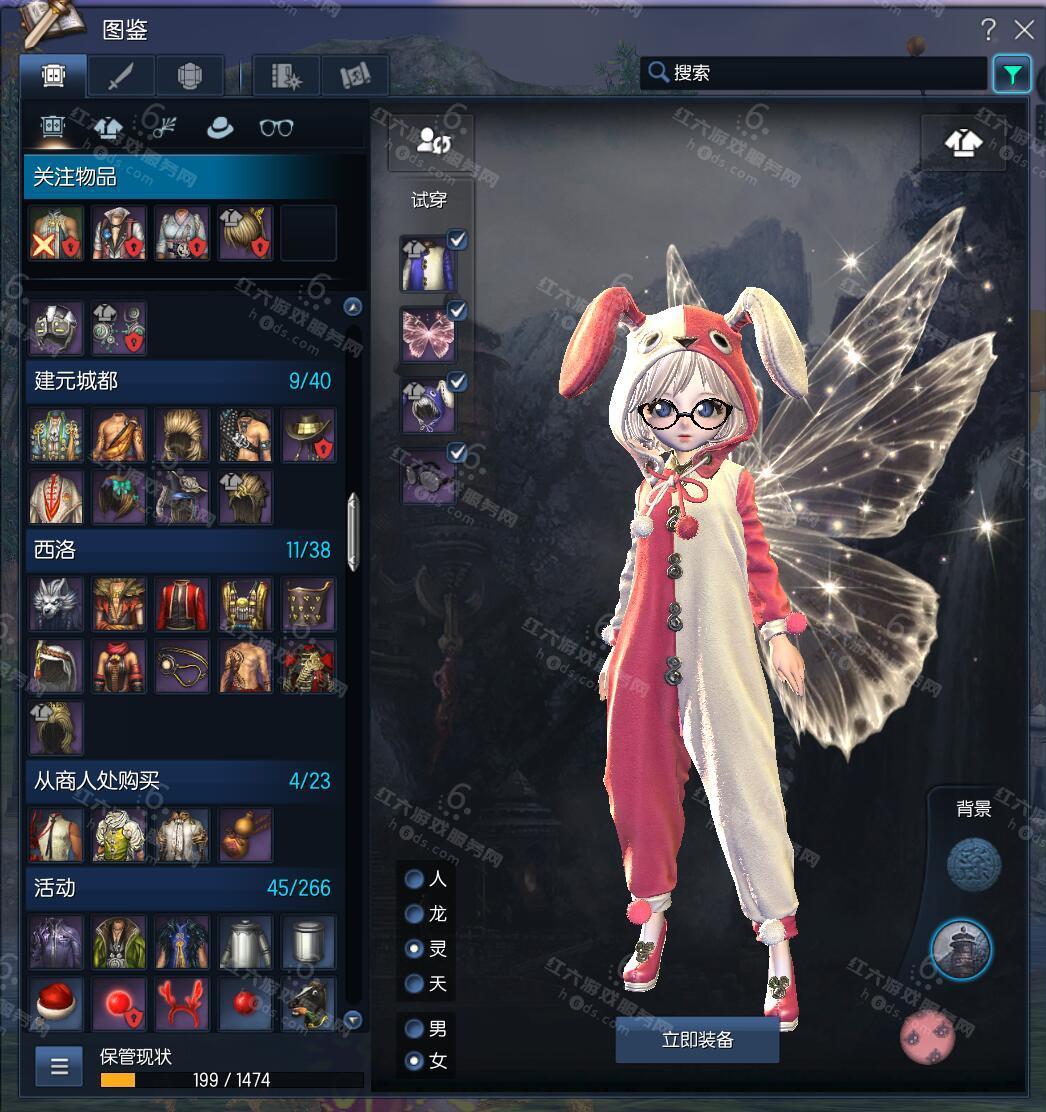Choose the 人 race option
Image resolution: width=1046 pixels, height=1112 pixels.
(x=414, y=880)
